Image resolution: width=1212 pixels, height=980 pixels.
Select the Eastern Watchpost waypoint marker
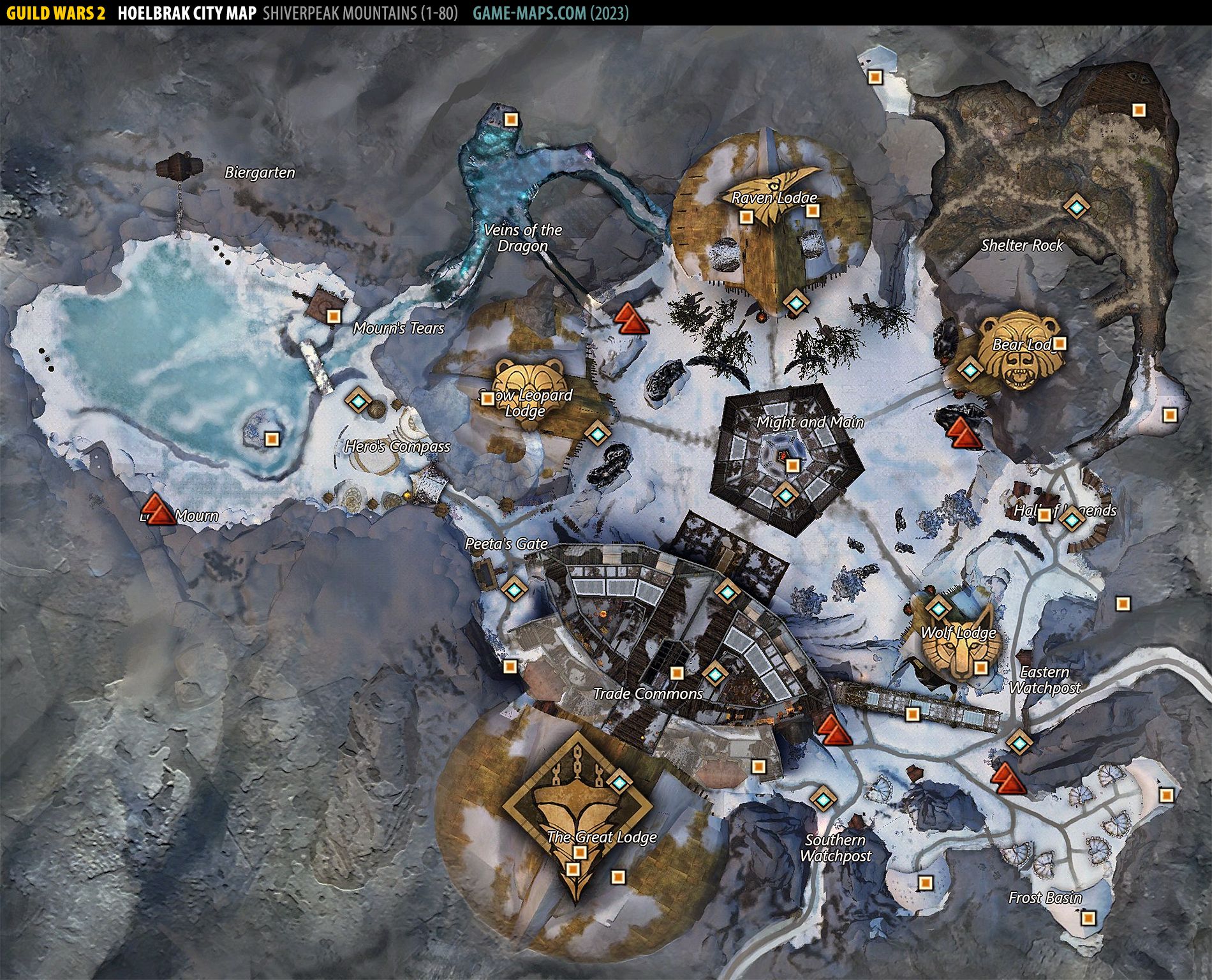[1019, 743]
